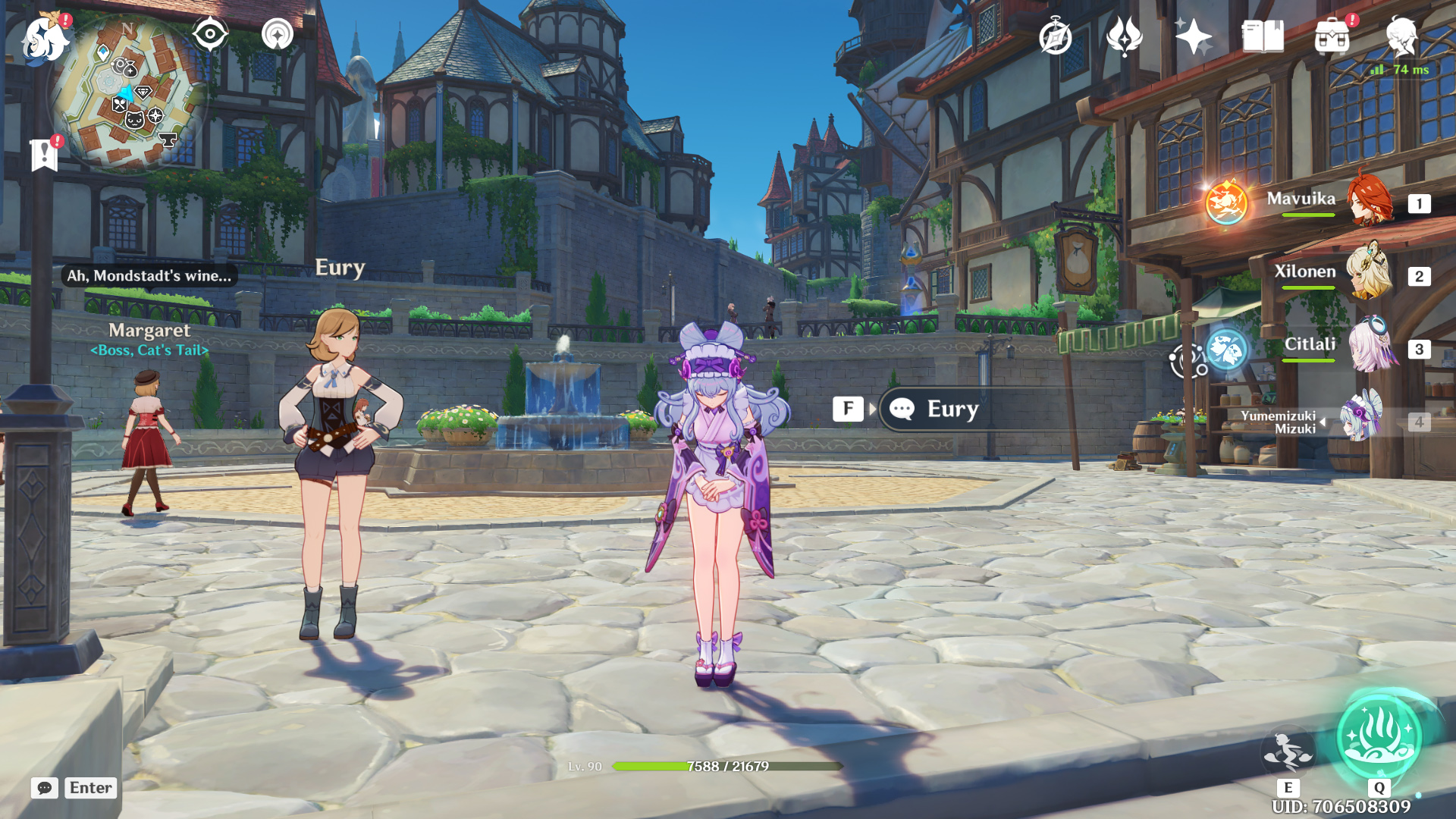This screenshot has width=1456, height=819.
Task: Switch to Xilonen in party
Action: pyautogui.click(x=1370, y=275)
